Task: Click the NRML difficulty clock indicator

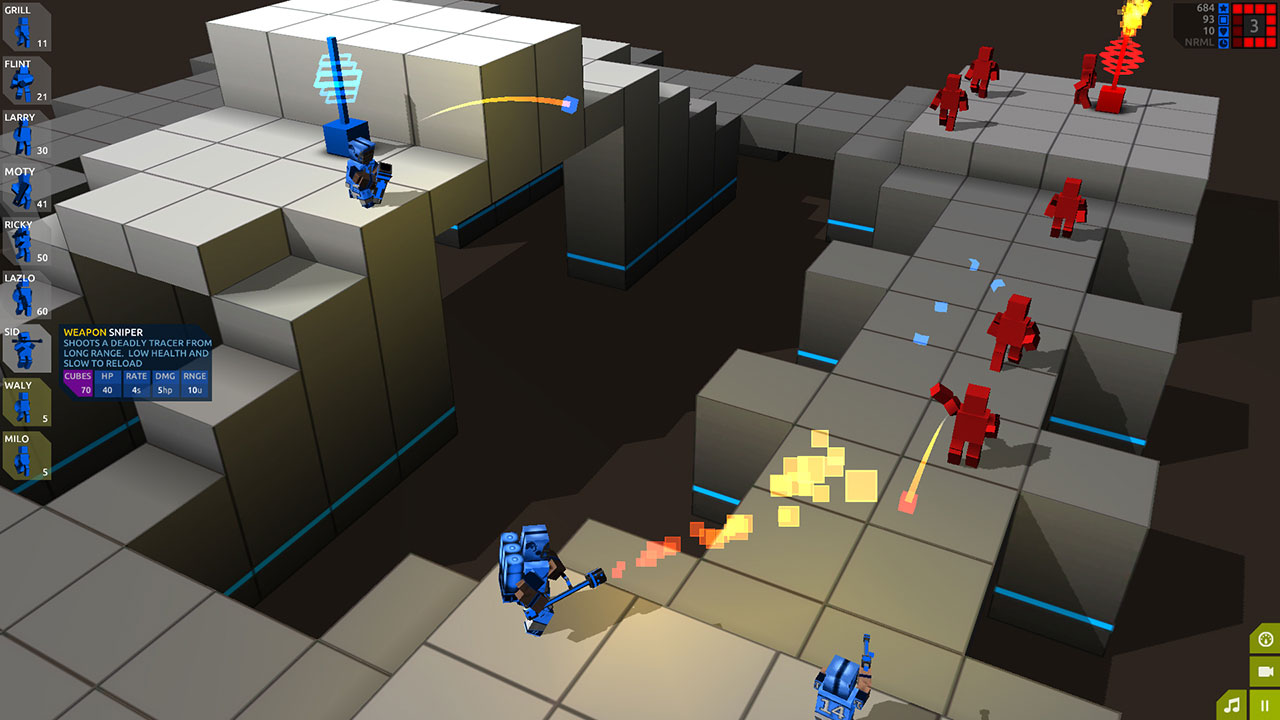Action: [1223, 43]
